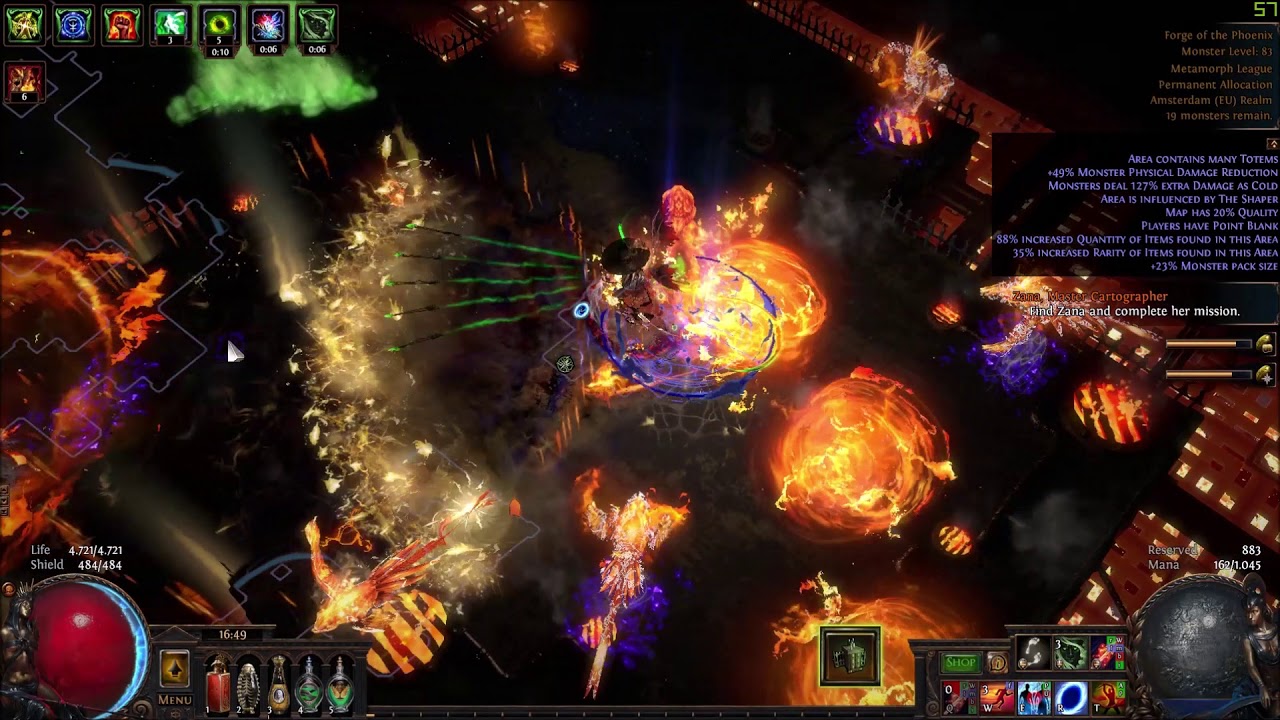Select the green face skill icon

1070,654
